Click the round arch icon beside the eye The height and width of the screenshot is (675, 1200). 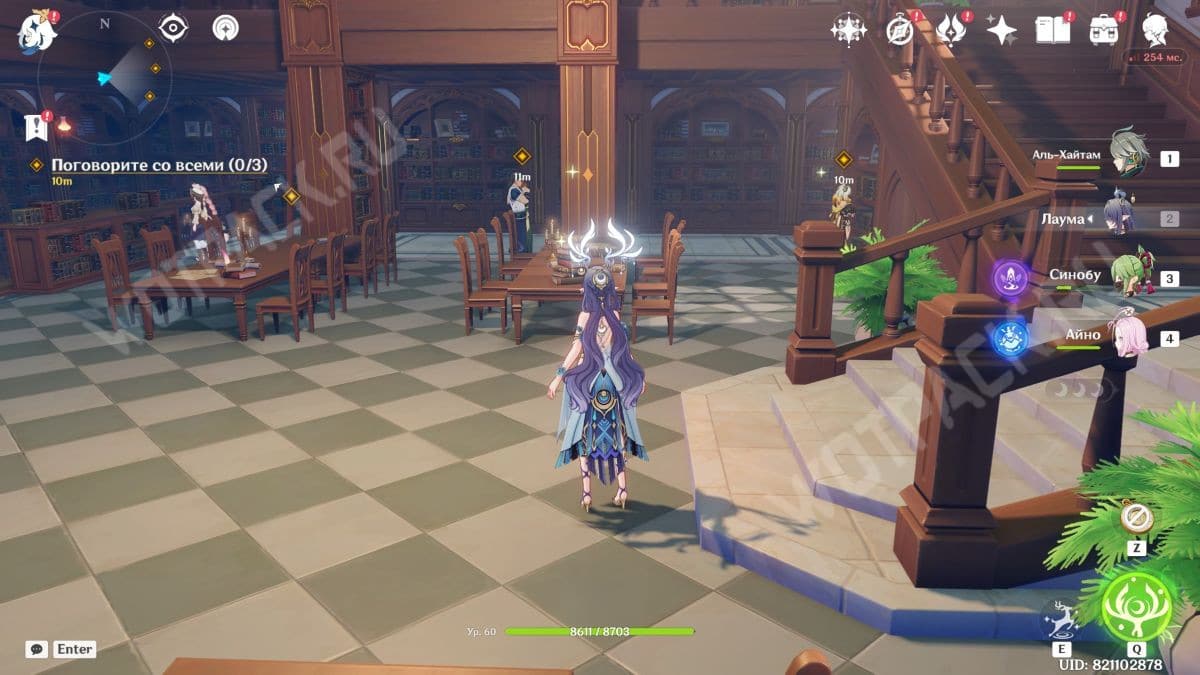tap(226, 28)
